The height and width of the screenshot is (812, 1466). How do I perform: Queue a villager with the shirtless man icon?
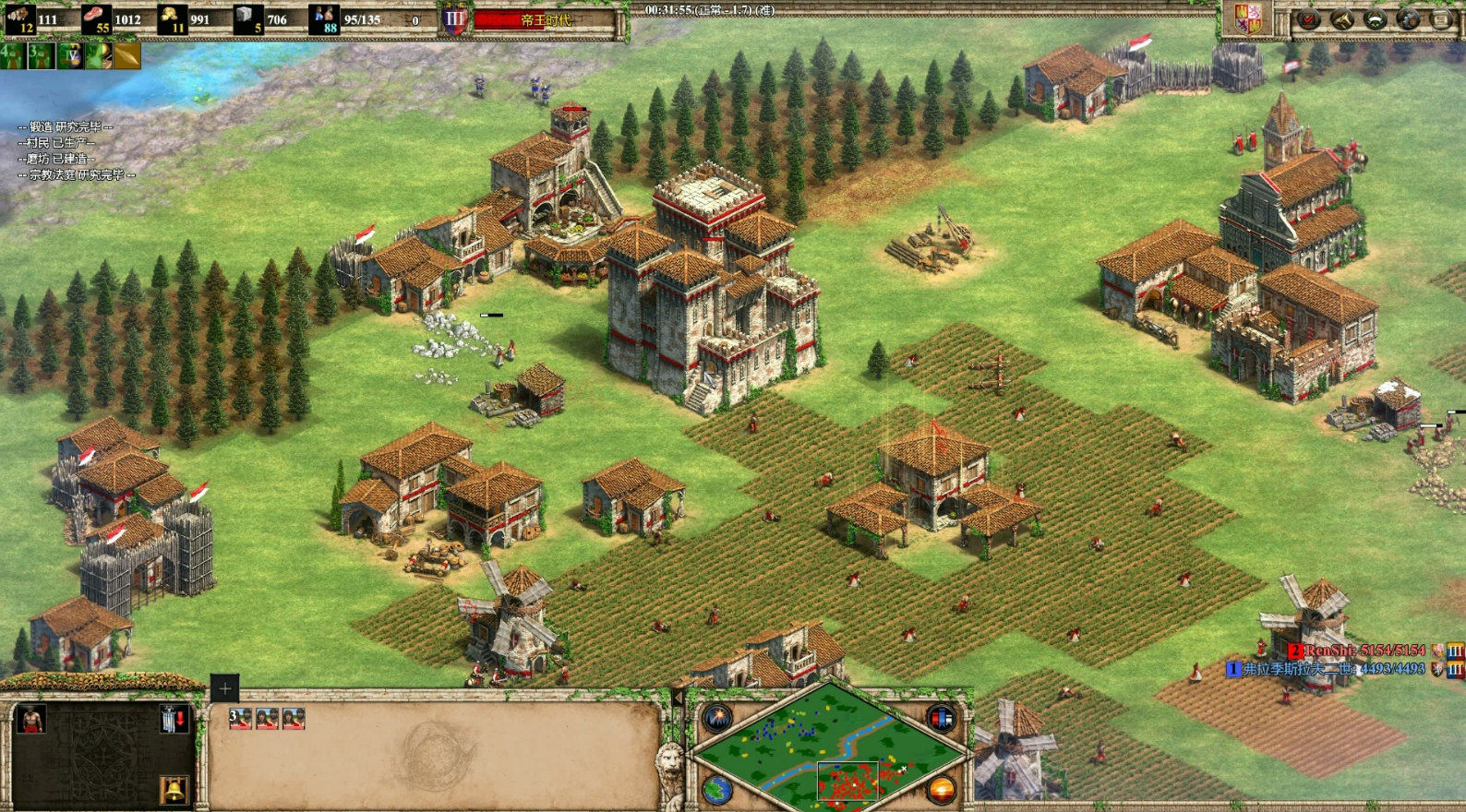[31, 719]
